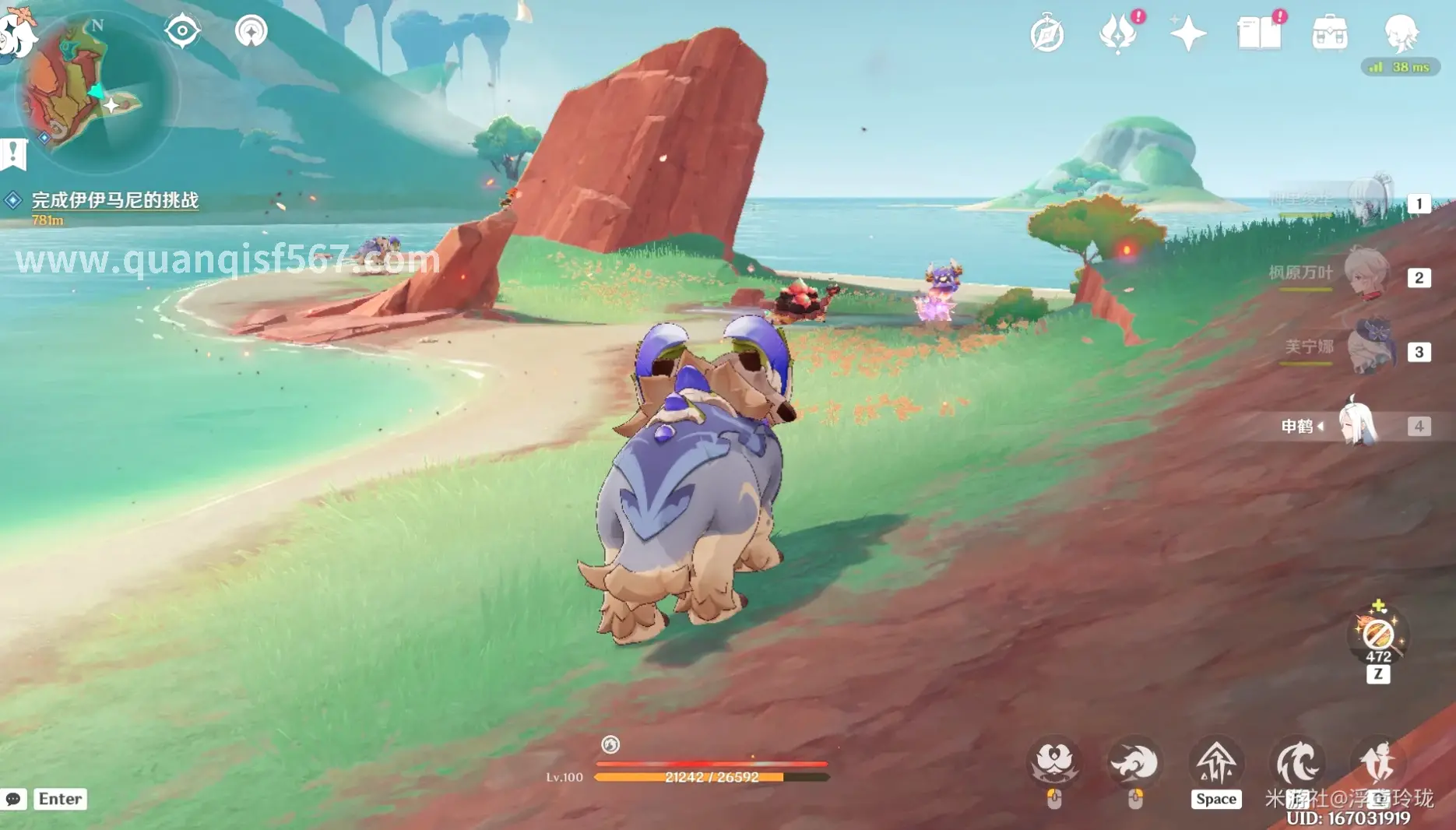
Task: Activate the upward-arrow jump skill
Action: tap(1216, 763)
